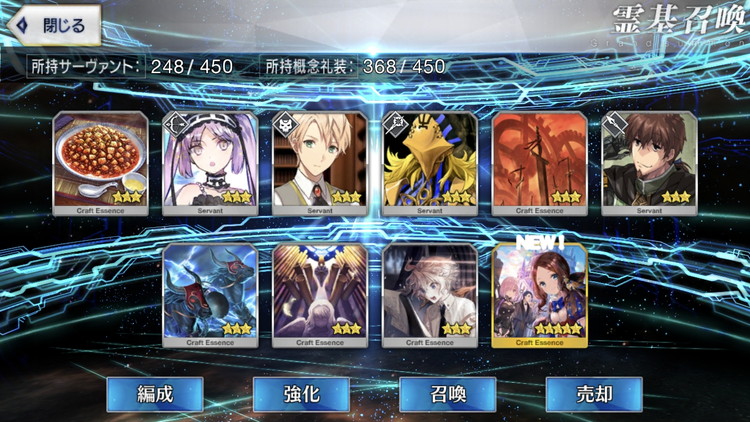Open the white-haired figure Craft Essence card

click(x=430, y=294)
